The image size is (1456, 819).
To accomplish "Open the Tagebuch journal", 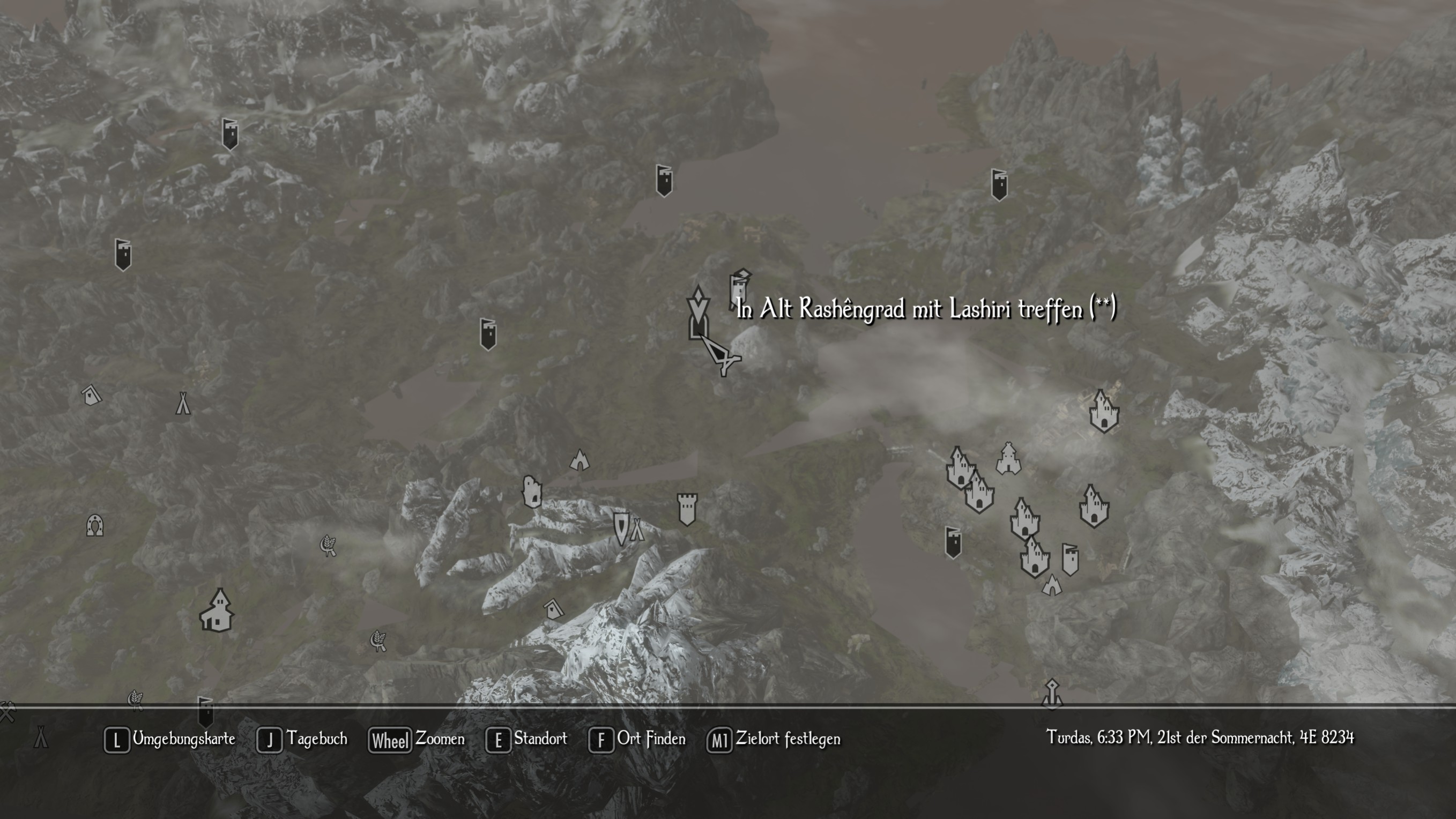I will coord(302,739).
